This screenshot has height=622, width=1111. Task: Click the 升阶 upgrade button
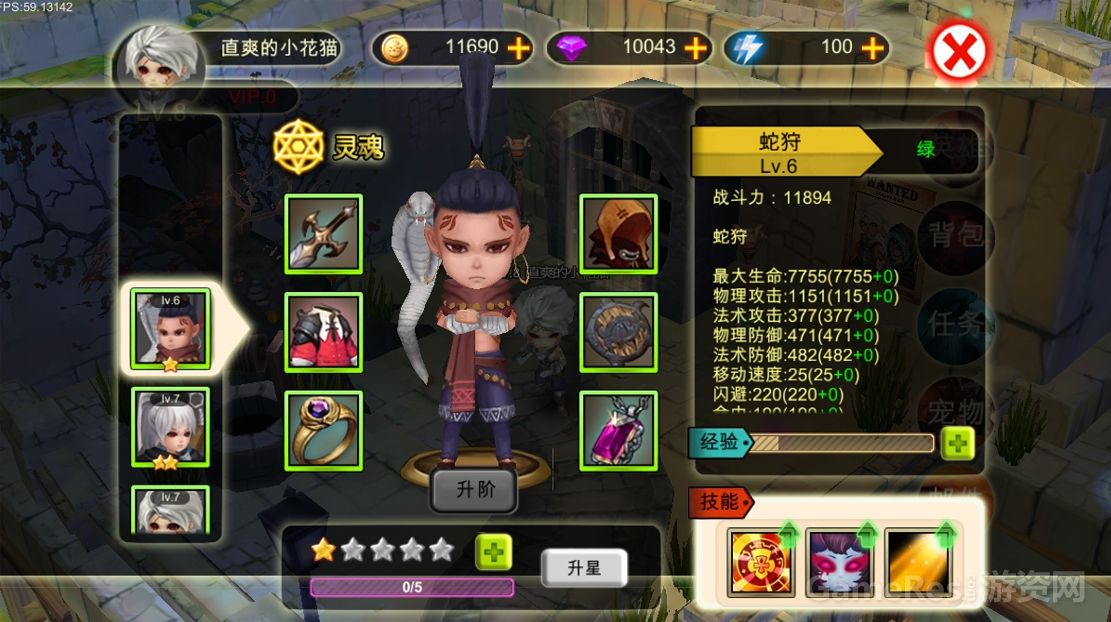point(473,490)
